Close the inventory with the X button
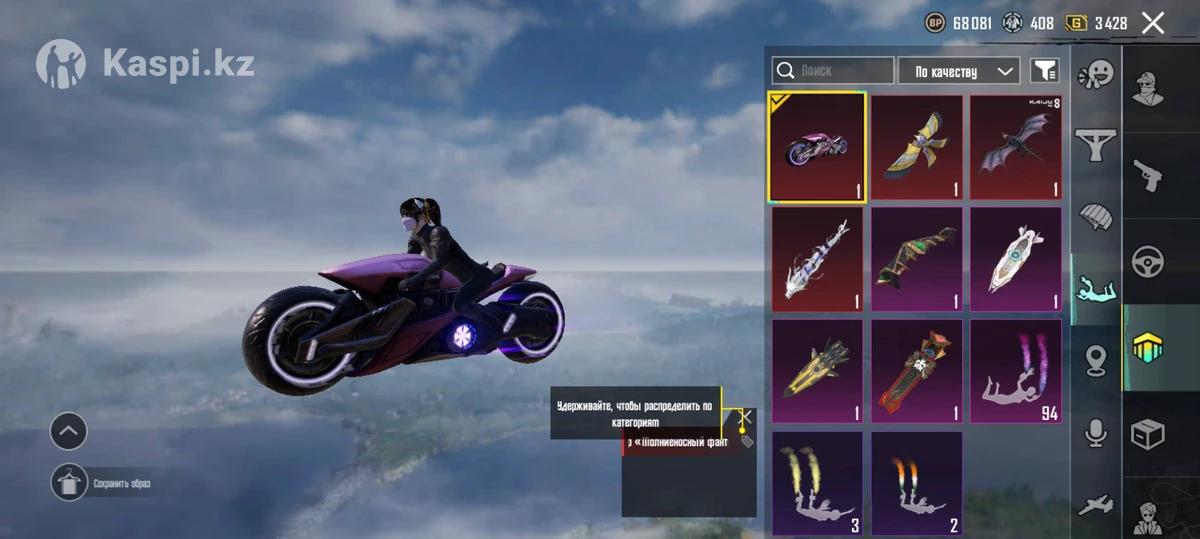This screenshot has width=1200, height=539. click(1153, 23)
